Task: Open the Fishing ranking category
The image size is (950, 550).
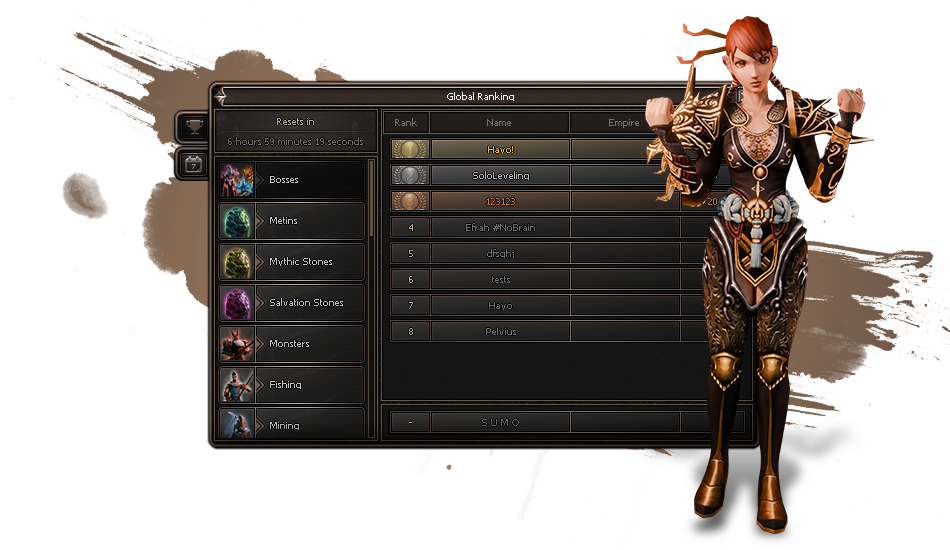Action: (292, 385)
